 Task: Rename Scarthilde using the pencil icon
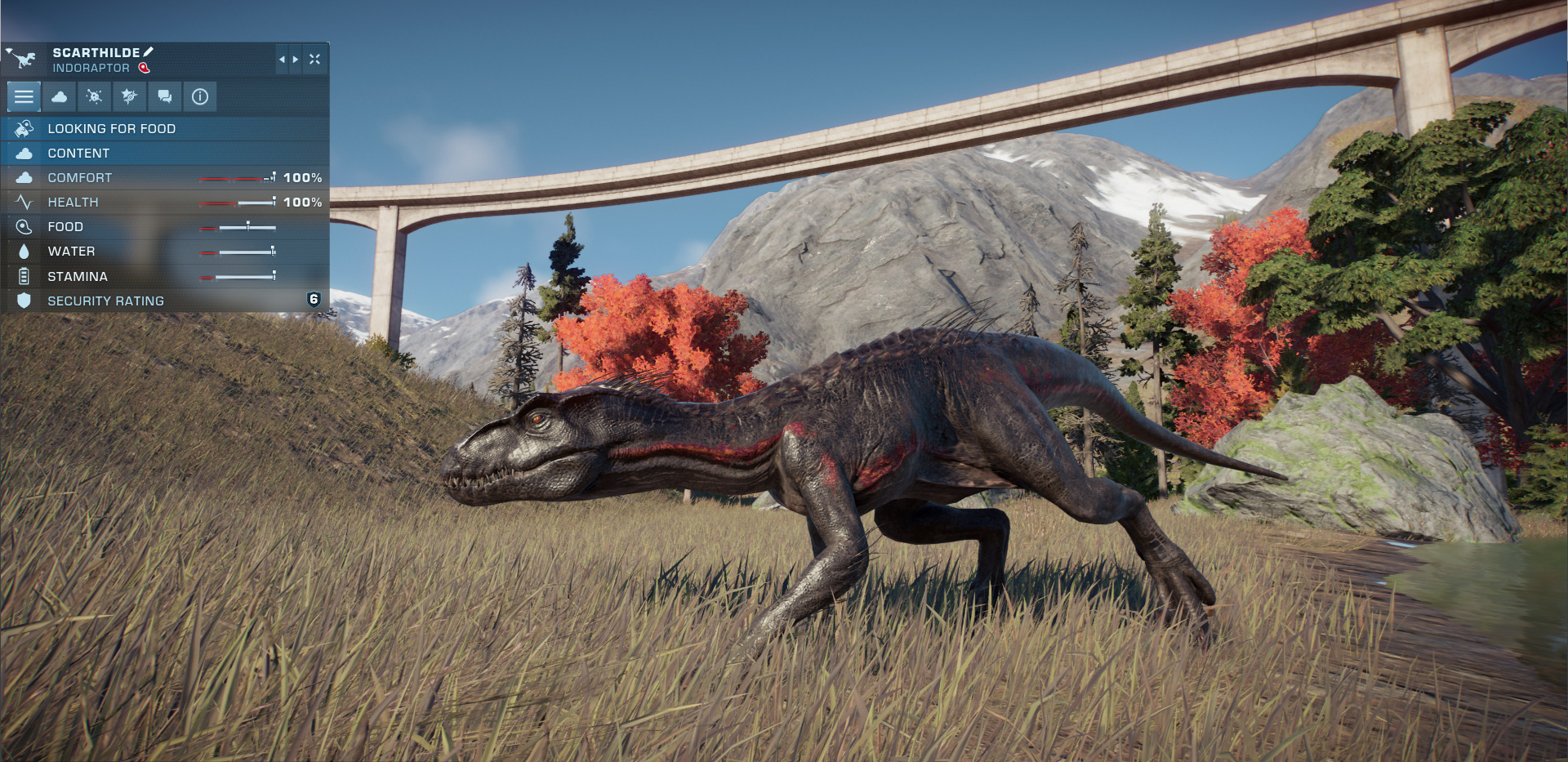tap(149, 52)
